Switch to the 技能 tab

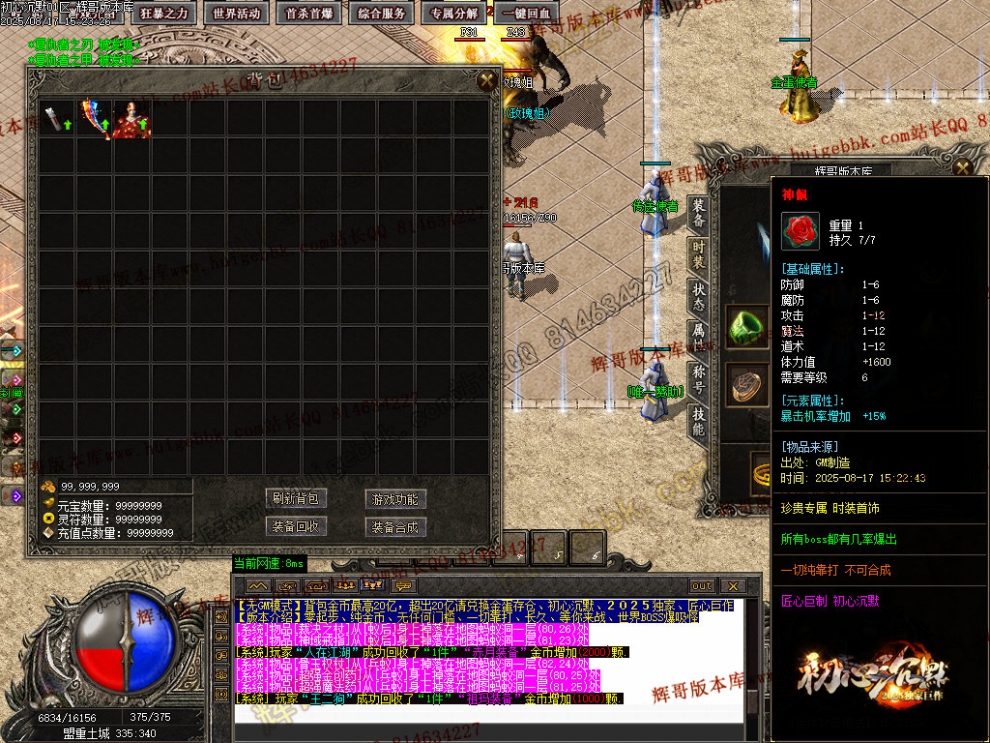699,420
